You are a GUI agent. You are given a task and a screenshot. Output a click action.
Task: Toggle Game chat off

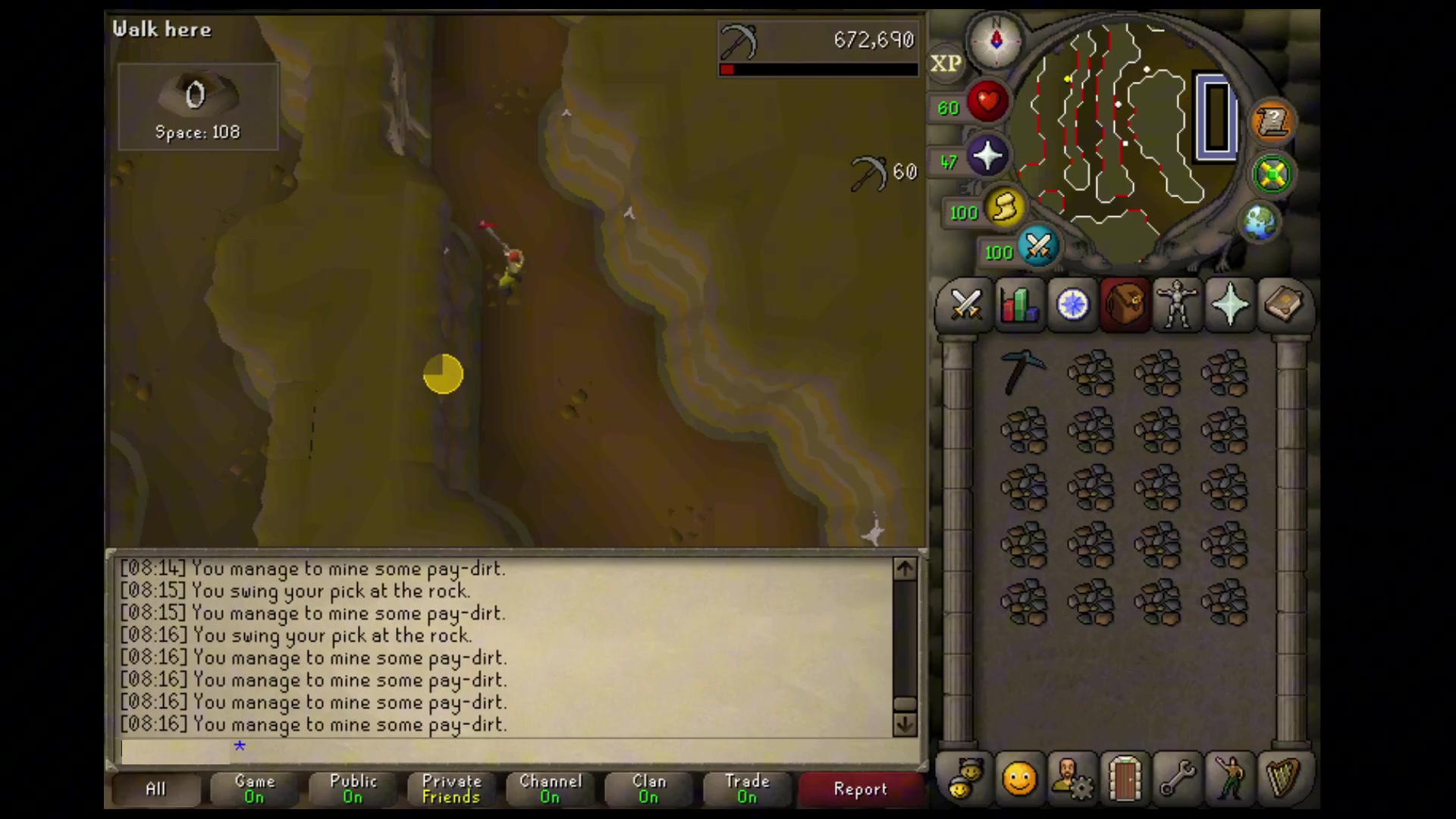point(254,789)
